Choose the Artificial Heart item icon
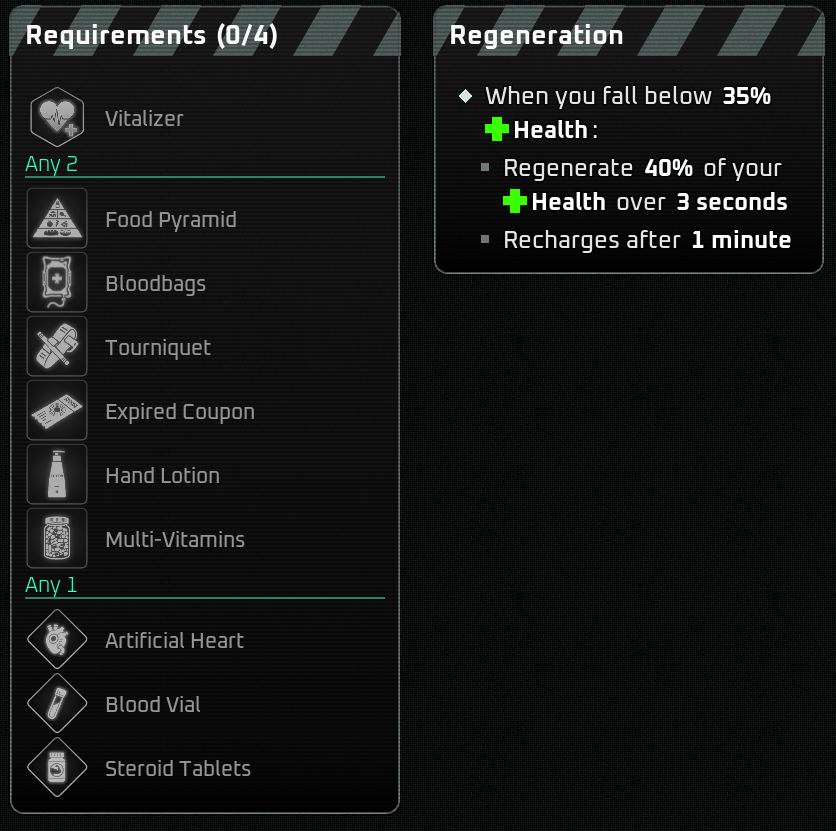The image size is (836, 831). (x=57, y=640)
